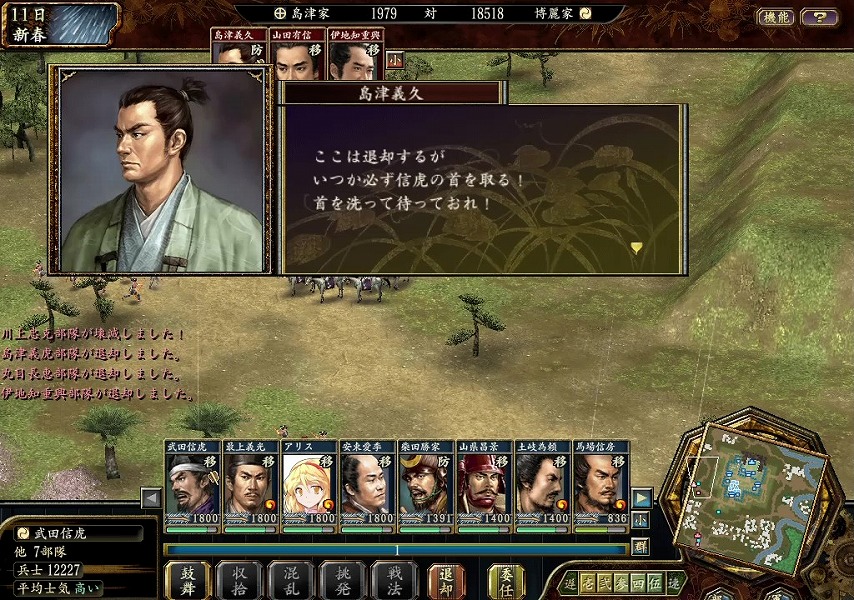The height and width of the screenshot is (600, 854).
Task: Open the 戦法 tactics command
Action: [x=393, y=579]
